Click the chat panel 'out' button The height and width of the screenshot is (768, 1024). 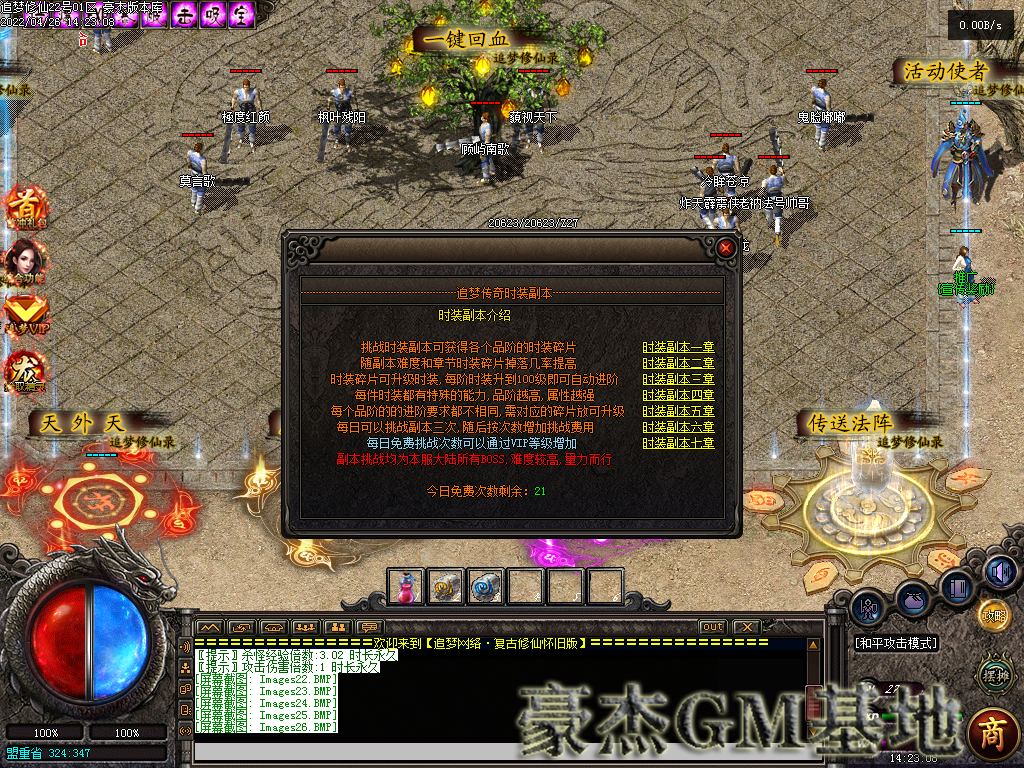coord(712,627)
